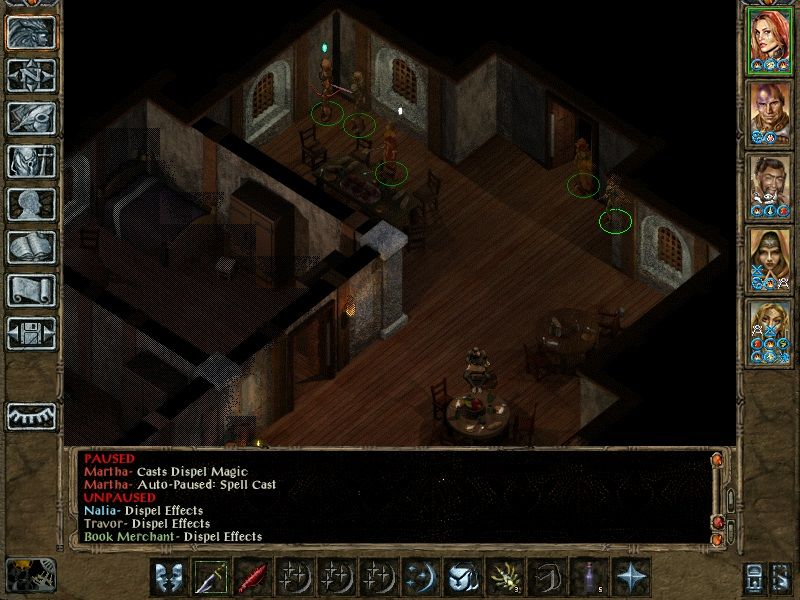The width and height of the screenshot is (800, 600).
Task: Select the red-haired woman's portrait
Action: pos(769,39)
